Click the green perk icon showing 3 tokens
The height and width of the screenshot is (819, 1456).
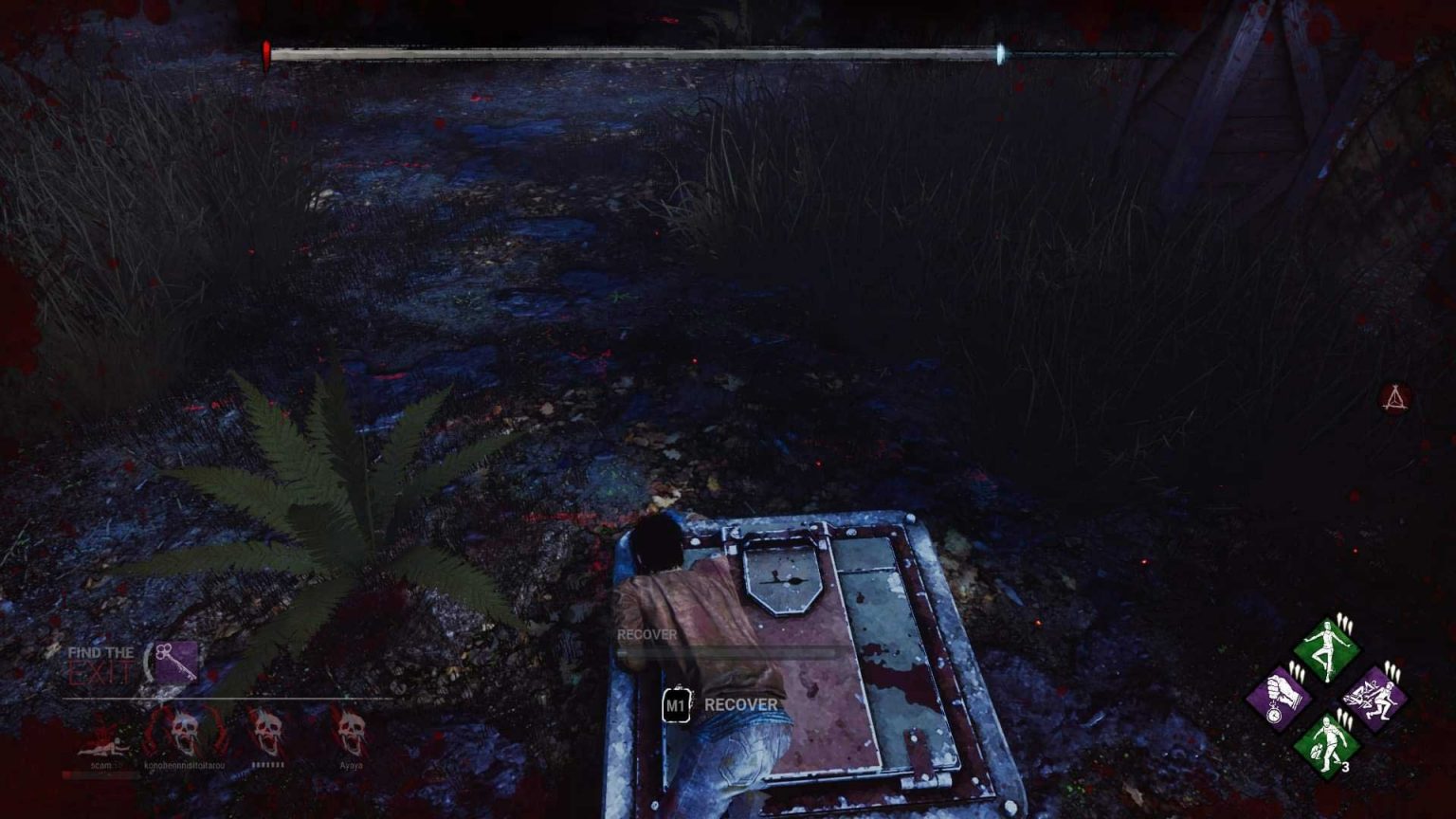[x=1326, y=741]
